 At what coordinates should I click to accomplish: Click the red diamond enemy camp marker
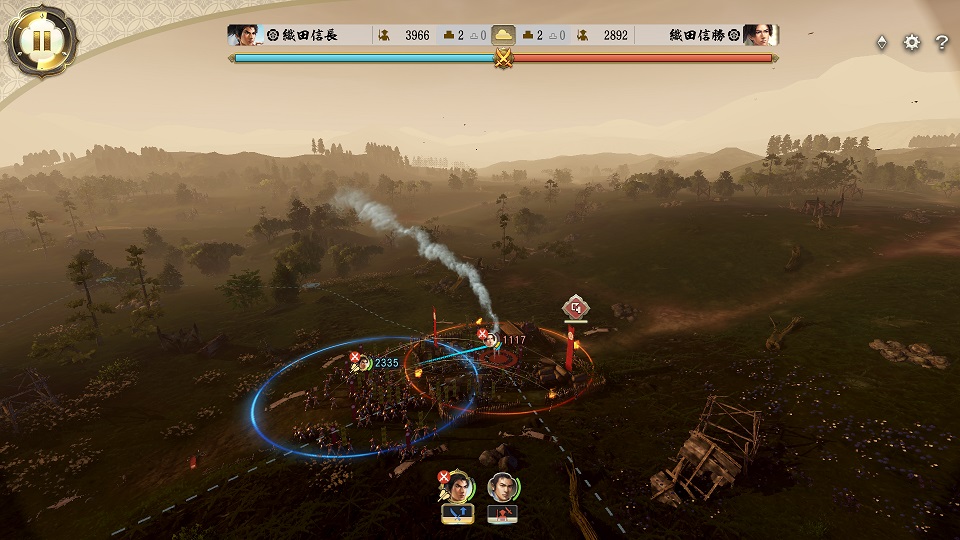(574, 307)
